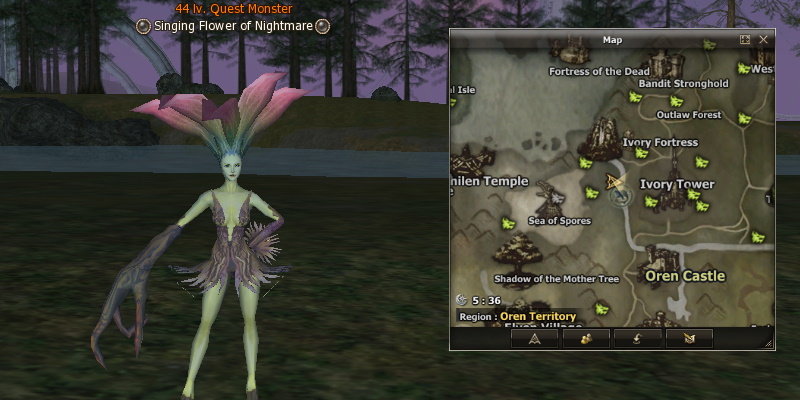The height and width of the screenshot is (400, 800).
Task: Click the Map window title bar
Action: point(612,40)
